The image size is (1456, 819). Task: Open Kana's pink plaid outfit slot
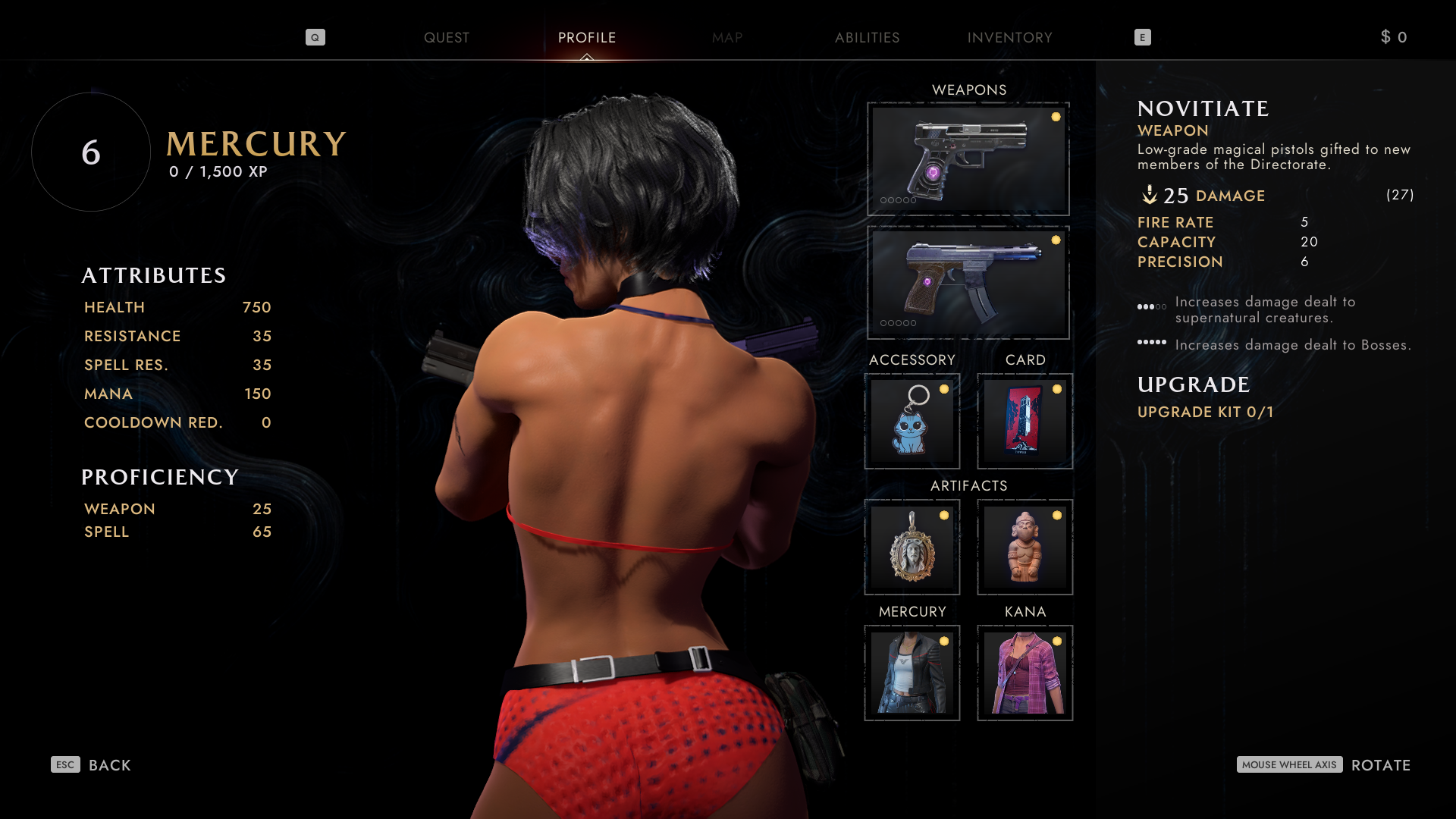tap(1025, 673)
